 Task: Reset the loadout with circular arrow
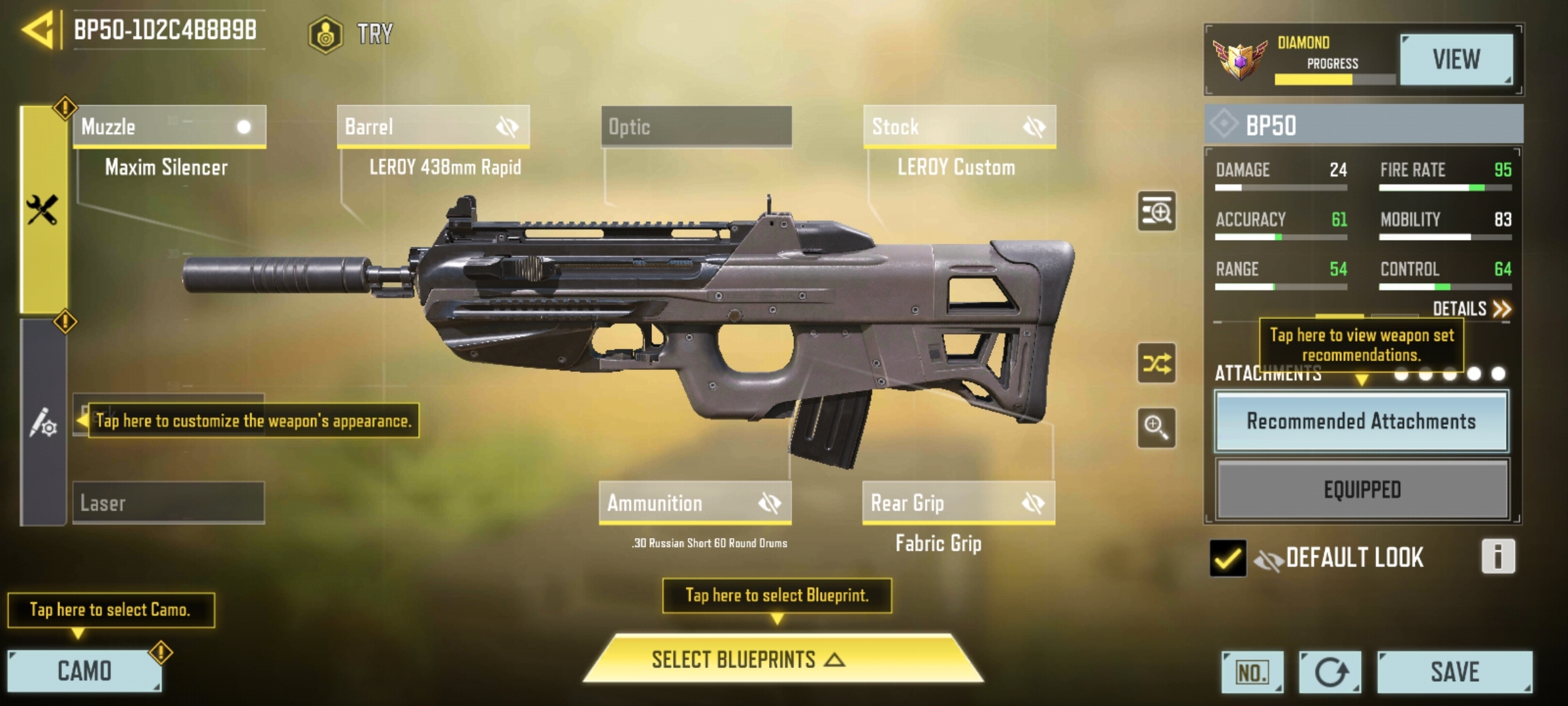[1330, 671]
